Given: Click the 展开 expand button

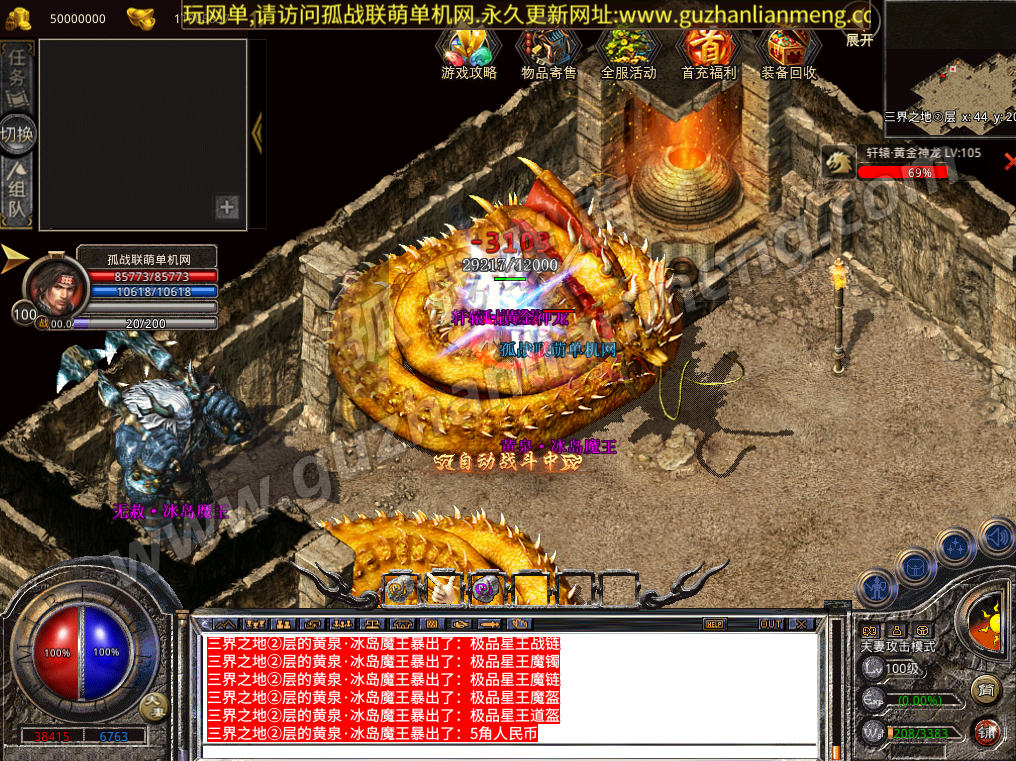Looking at the screenshot, I should click(x=859, y=40).
